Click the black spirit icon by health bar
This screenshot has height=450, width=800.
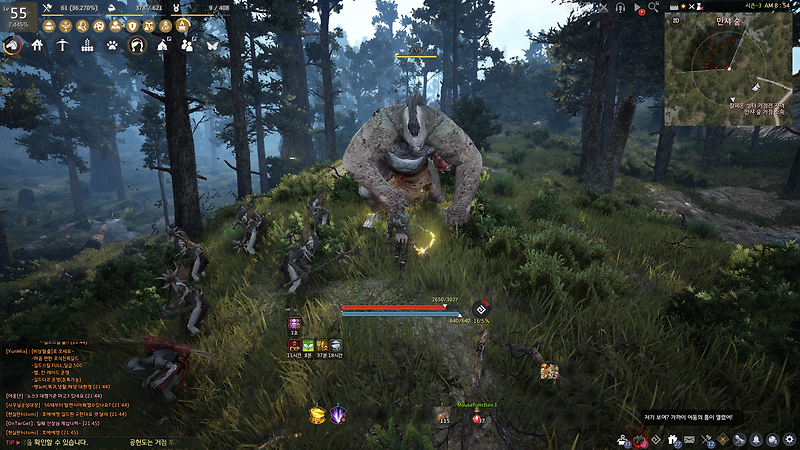[481, 308]
